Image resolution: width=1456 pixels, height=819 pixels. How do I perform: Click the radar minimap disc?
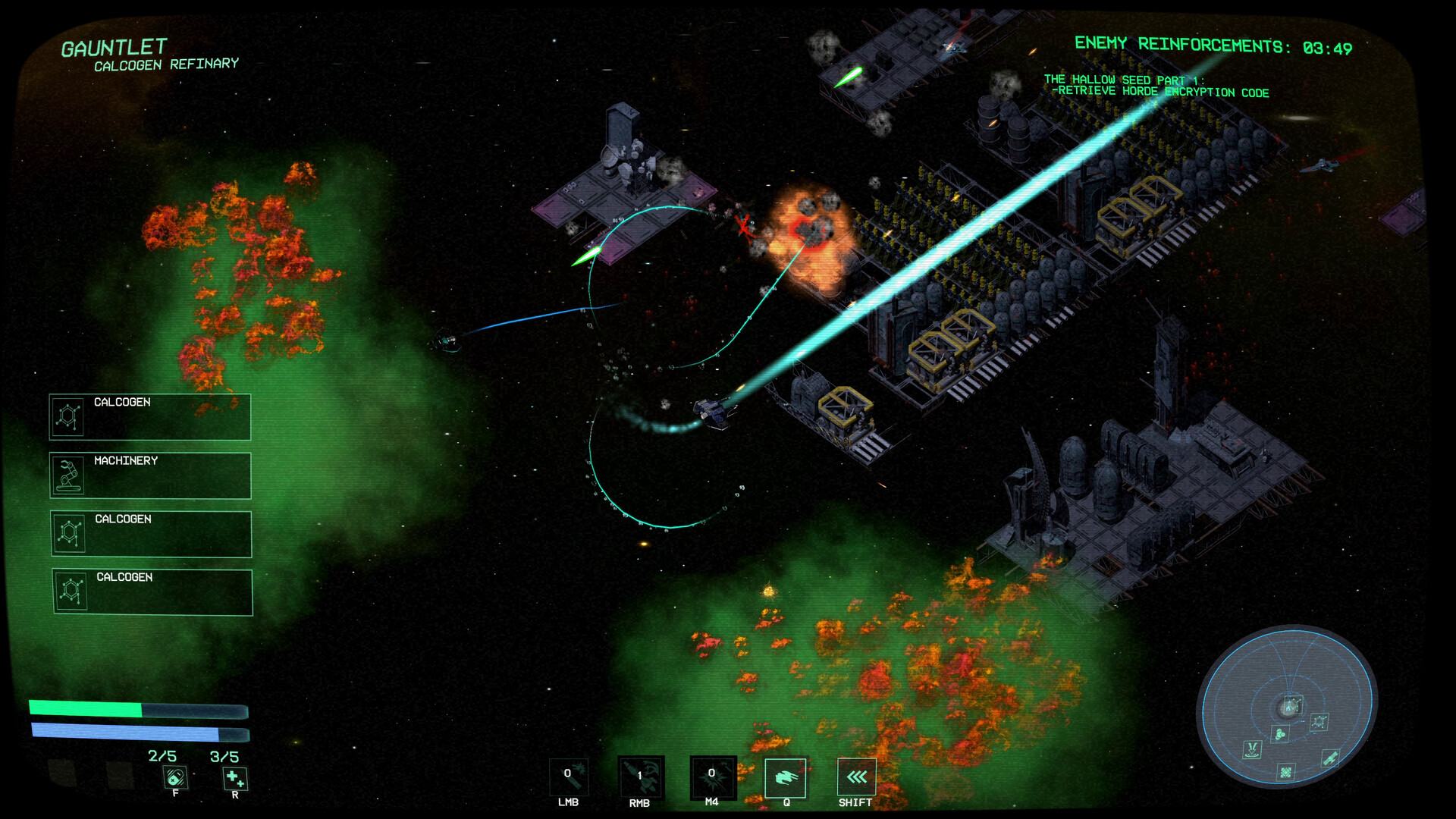(x=1287, y=705)
